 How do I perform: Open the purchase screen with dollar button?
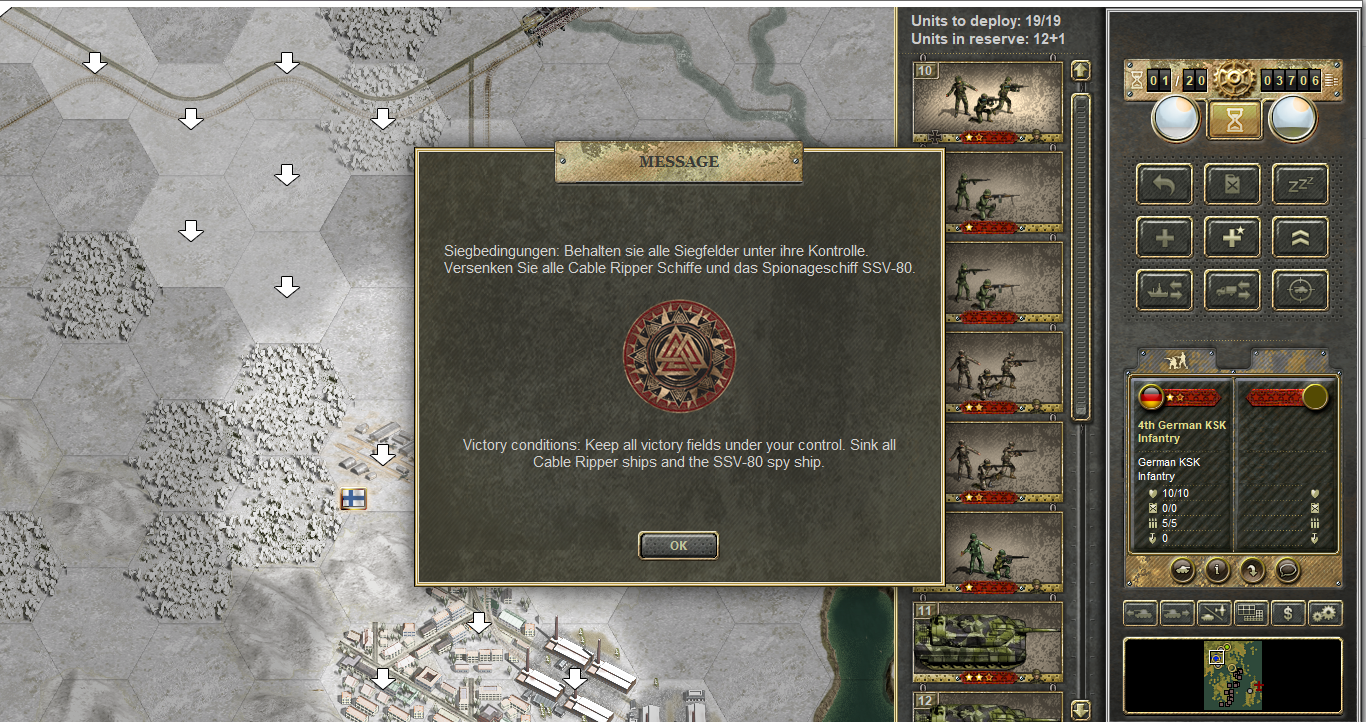tap(1287, 613)
